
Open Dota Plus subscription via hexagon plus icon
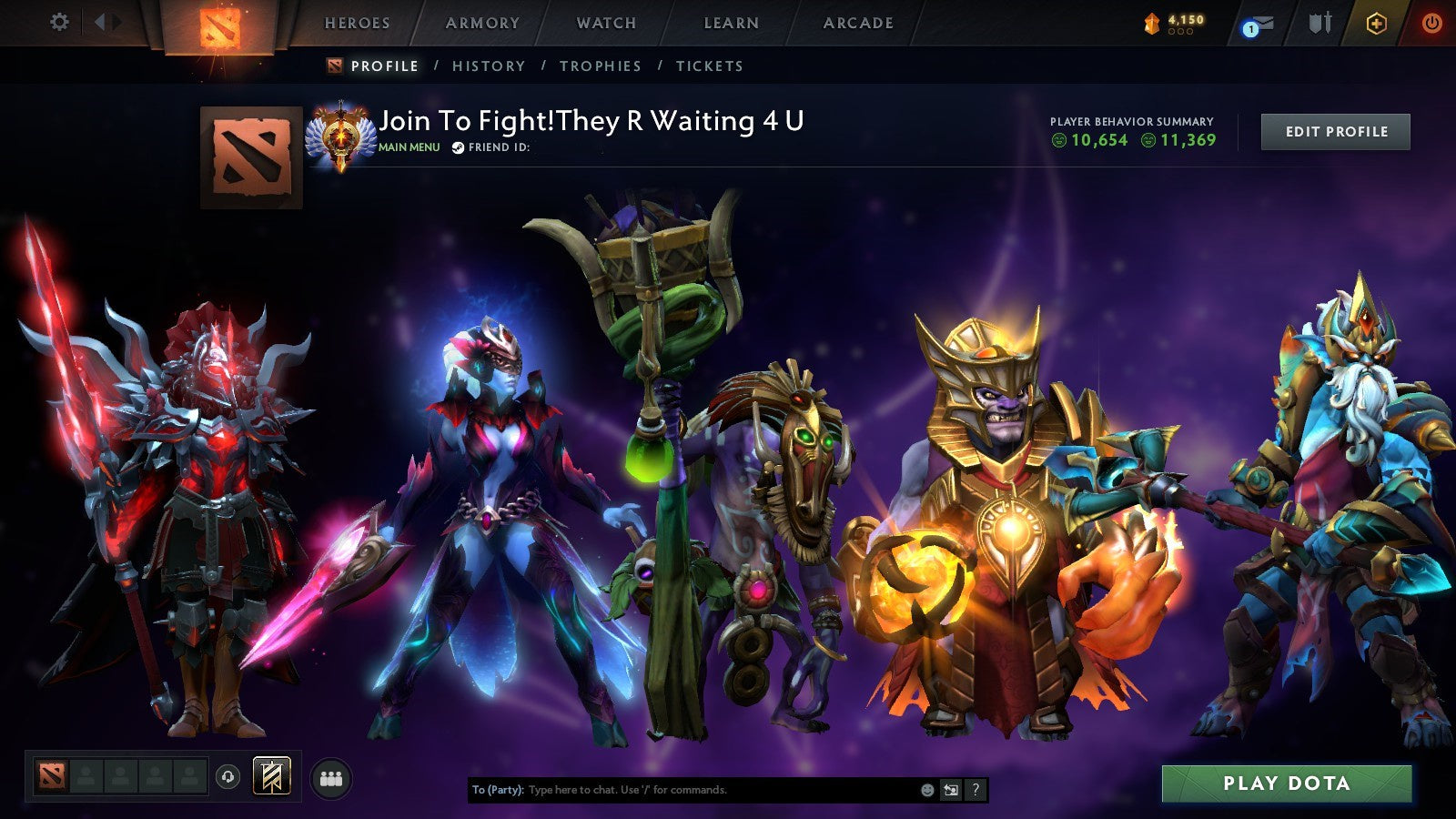point(1378,24)
